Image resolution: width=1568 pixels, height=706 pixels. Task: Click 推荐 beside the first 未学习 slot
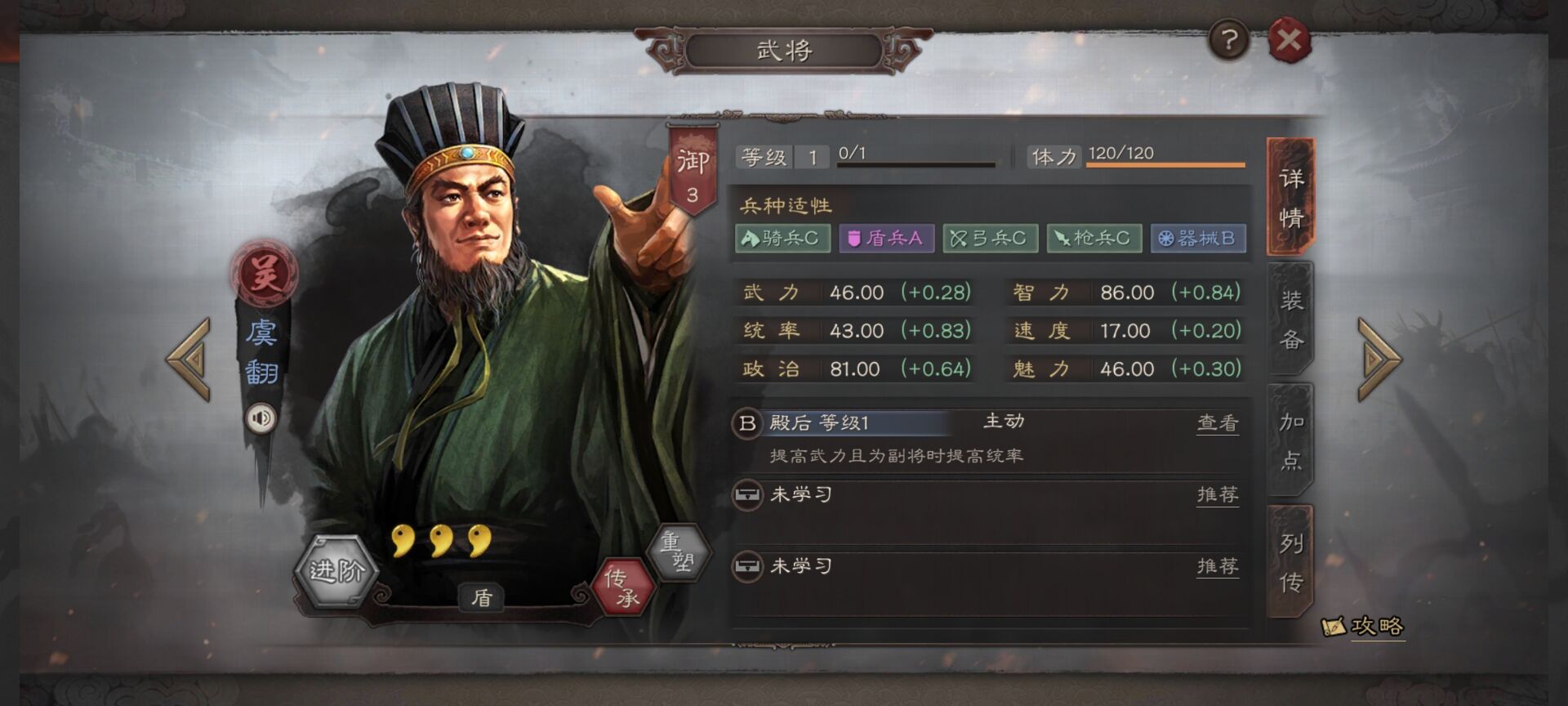[x=1218, y=495]
